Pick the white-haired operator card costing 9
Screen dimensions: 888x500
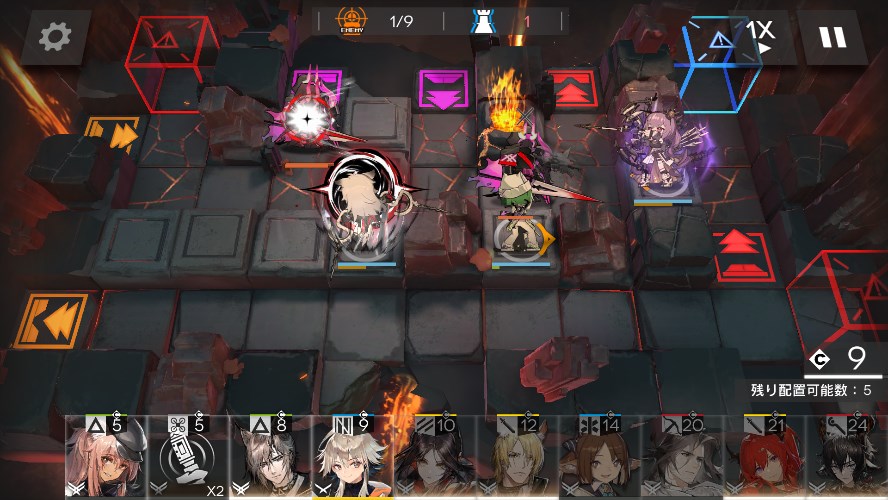[351, 458]
